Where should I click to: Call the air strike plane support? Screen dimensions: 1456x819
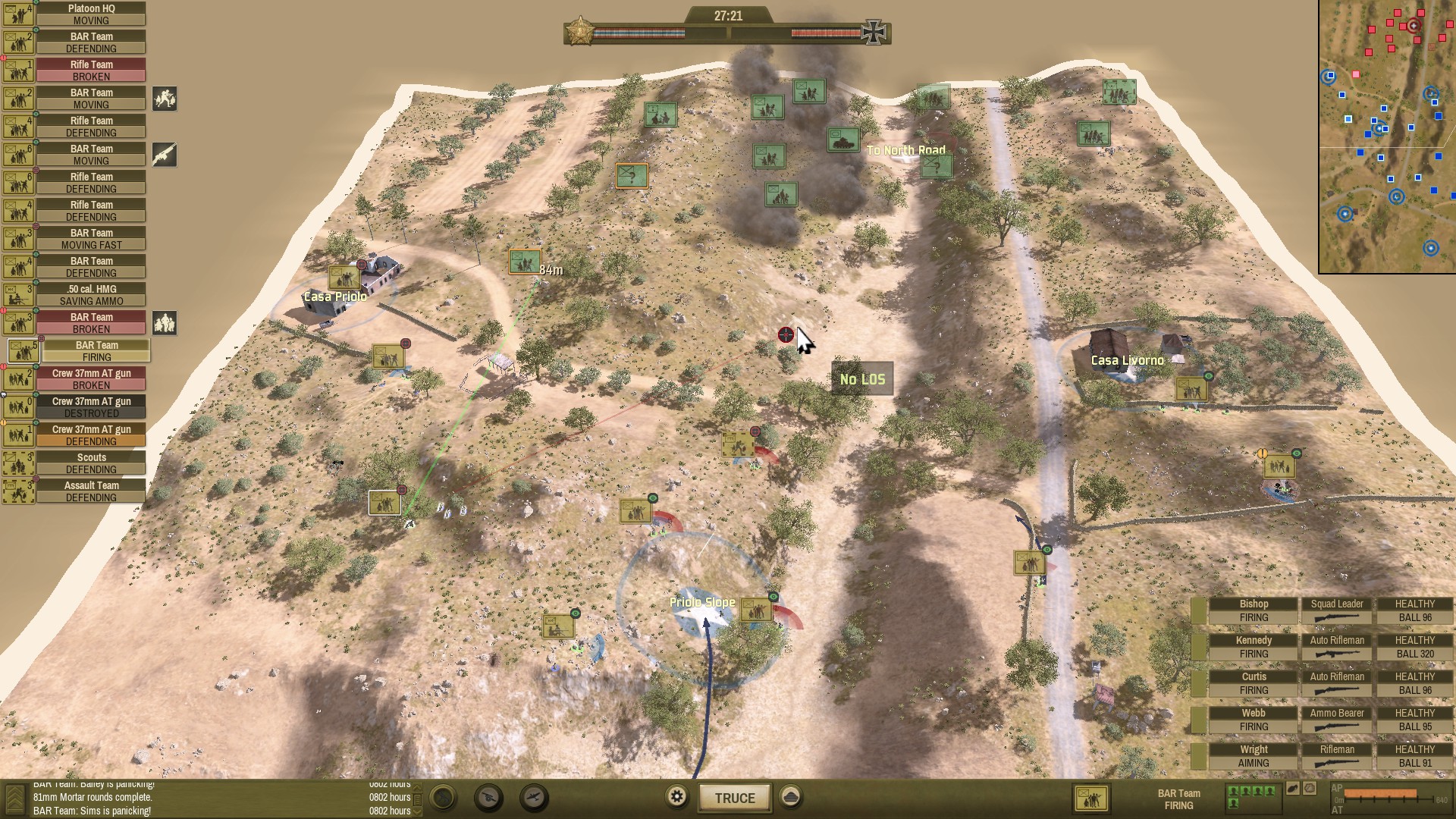pyautogui.click(x=535, y=797)
